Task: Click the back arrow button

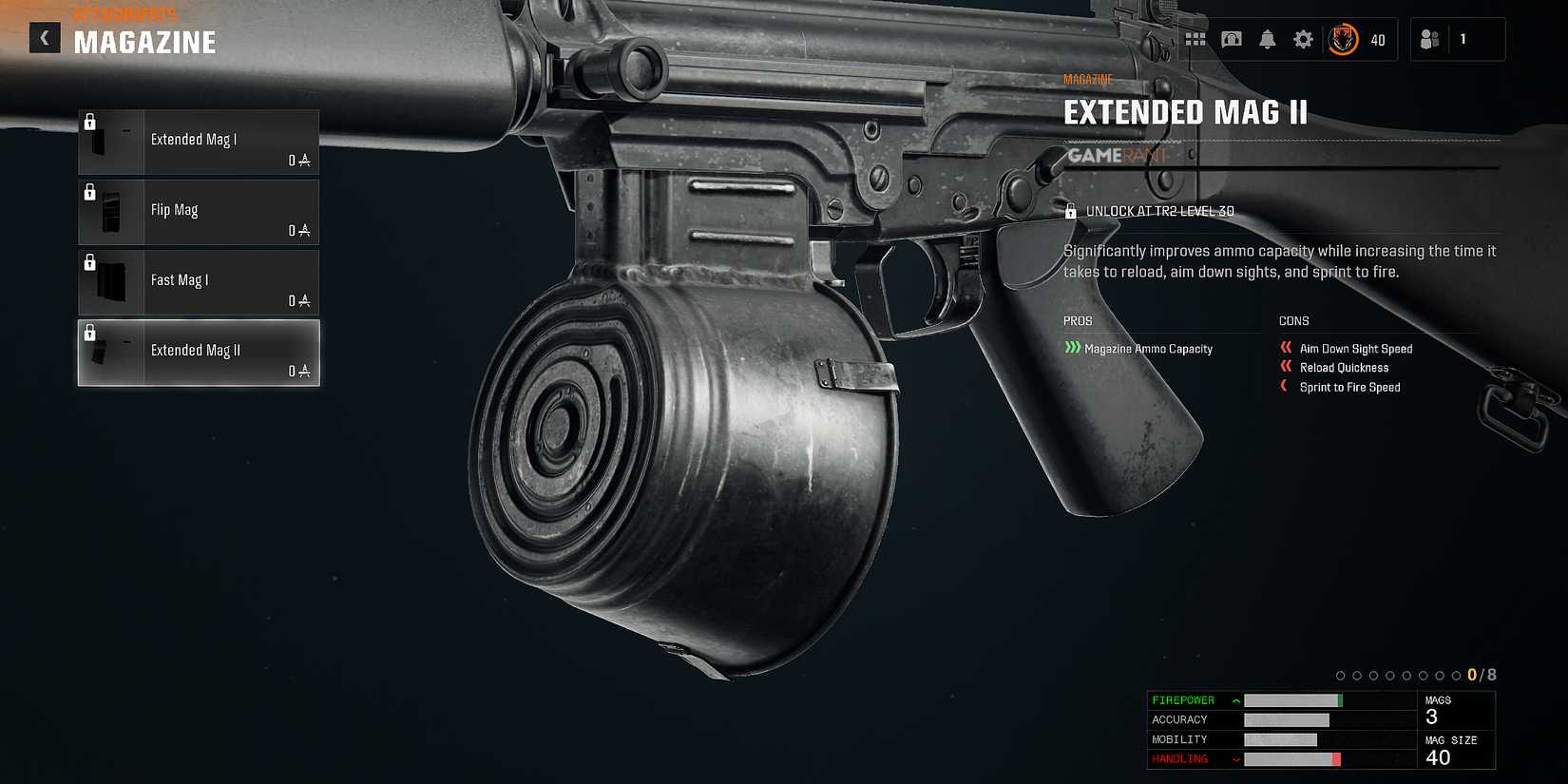Action: tap(44, 38)
